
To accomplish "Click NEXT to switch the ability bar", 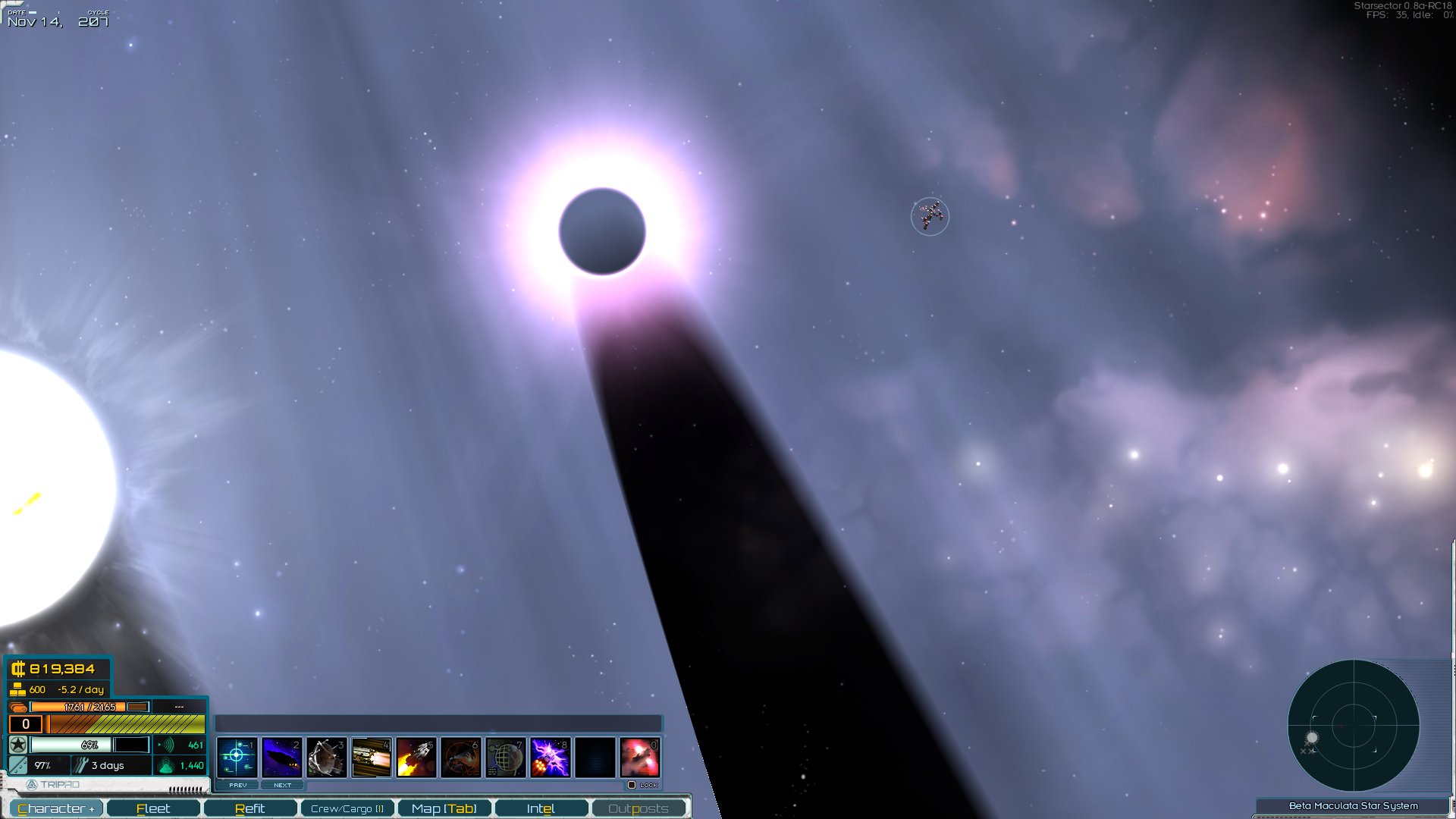I will click(283, 785).
